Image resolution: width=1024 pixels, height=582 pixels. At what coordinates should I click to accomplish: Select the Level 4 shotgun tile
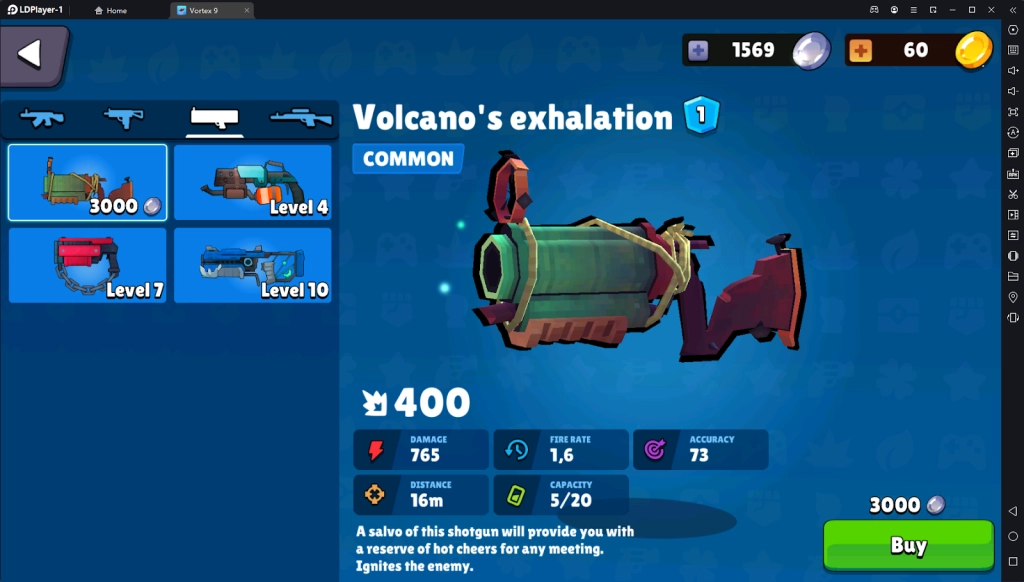tap(252, 182)
